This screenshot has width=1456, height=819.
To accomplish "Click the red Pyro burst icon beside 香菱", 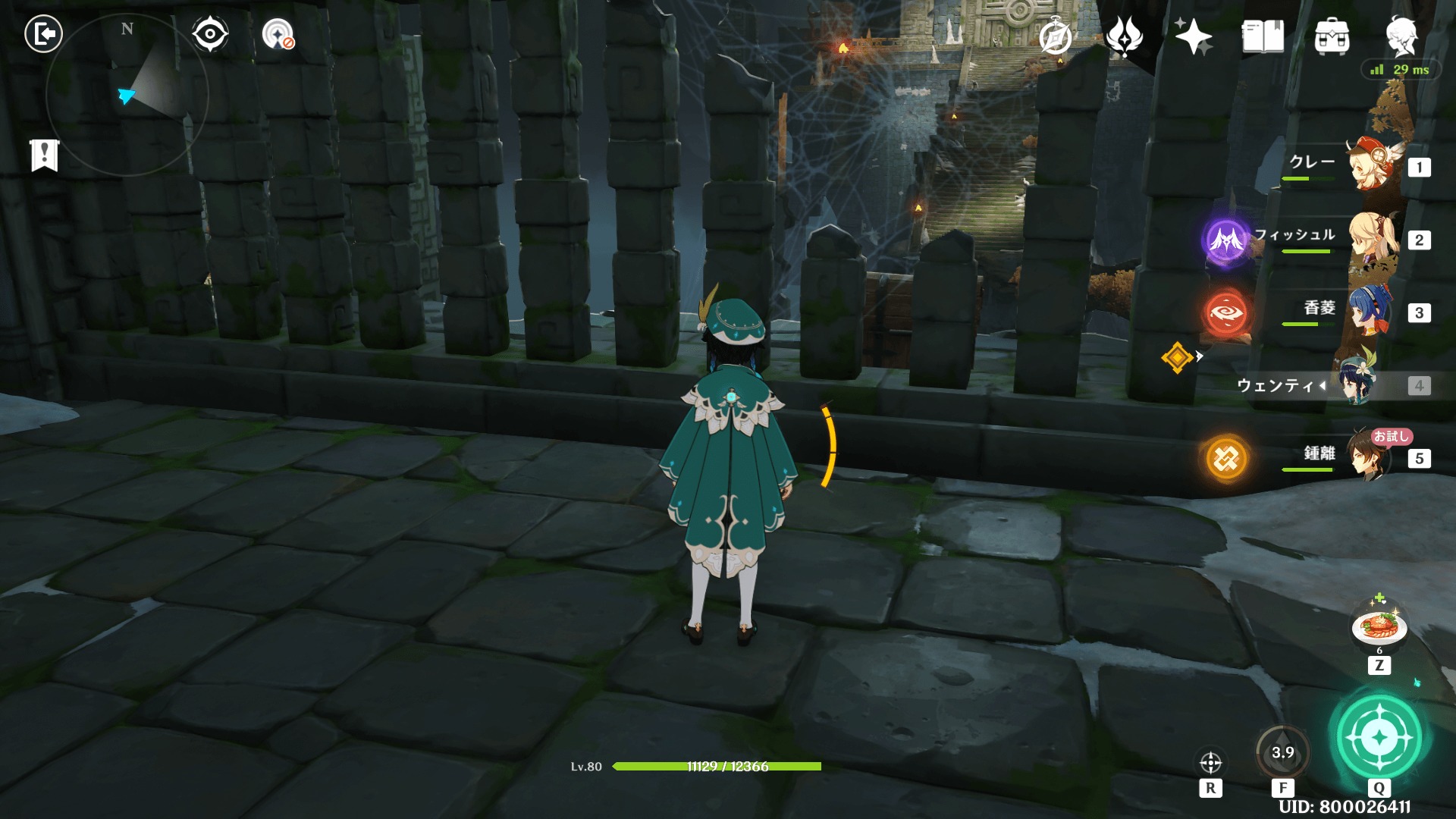I will [1225, 312].
